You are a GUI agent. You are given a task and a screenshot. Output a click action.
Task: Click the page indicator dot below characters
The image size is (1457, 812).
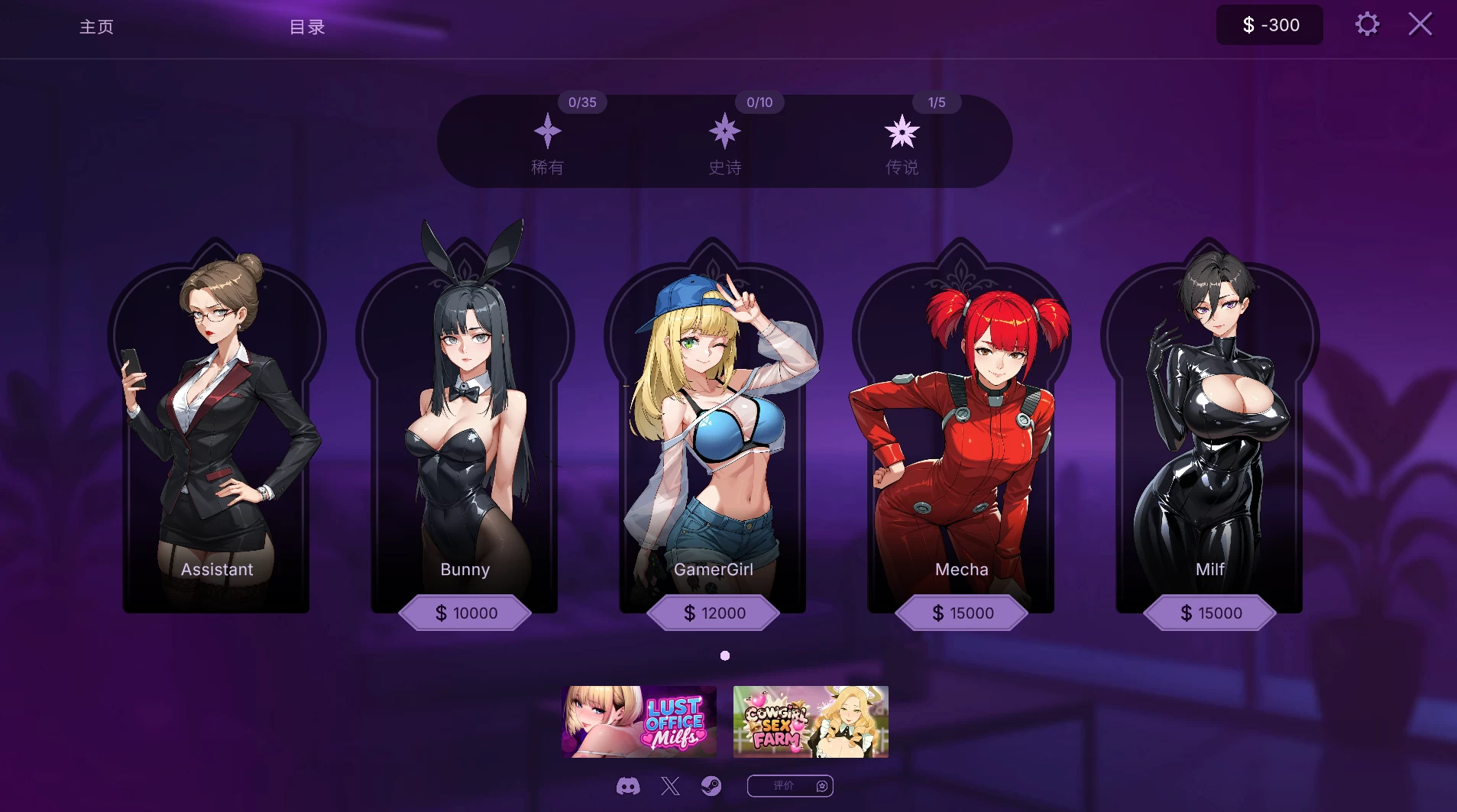(724, 655)
